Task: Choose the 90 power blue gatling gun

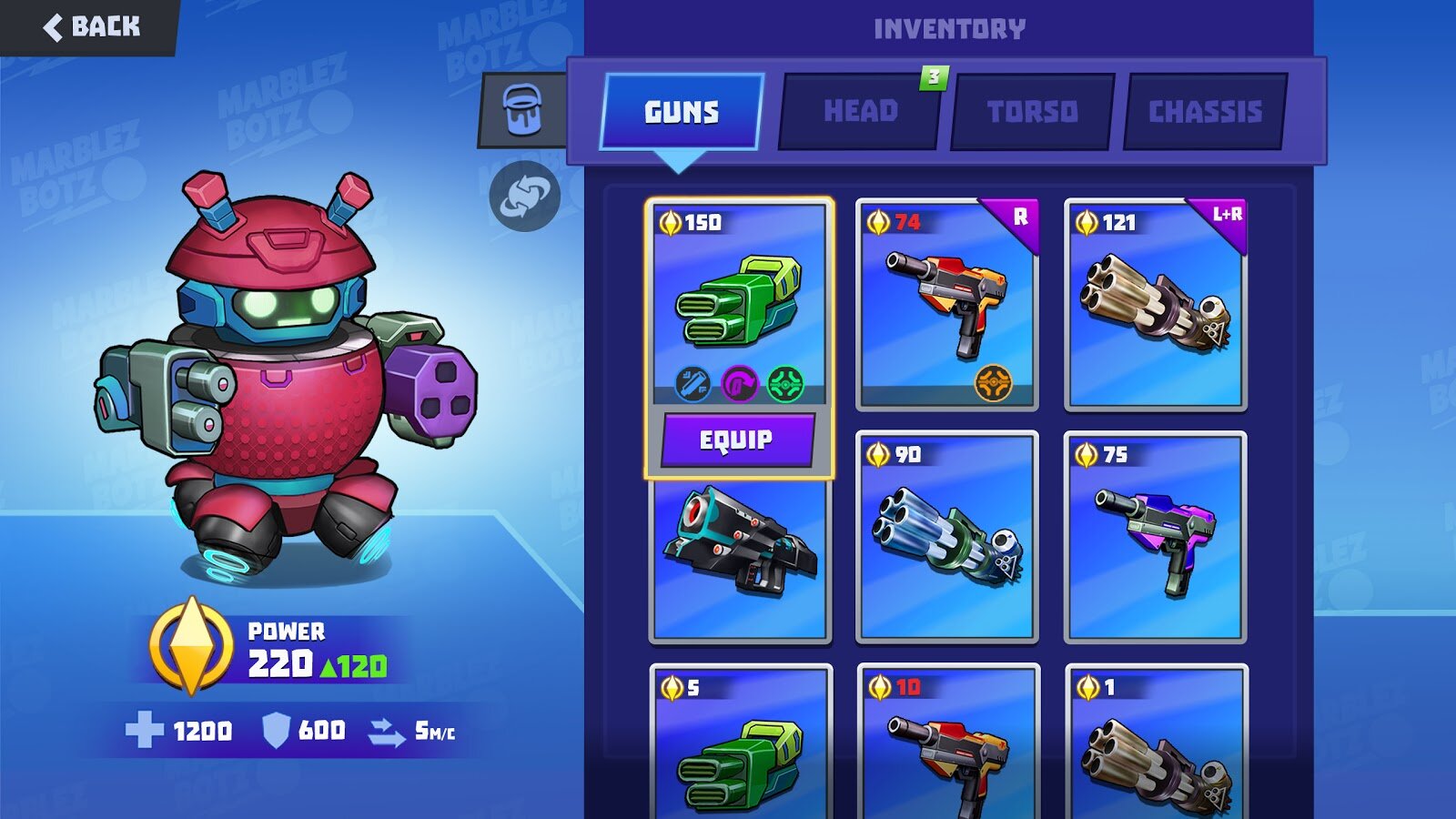Action: (x=946, y=537)
